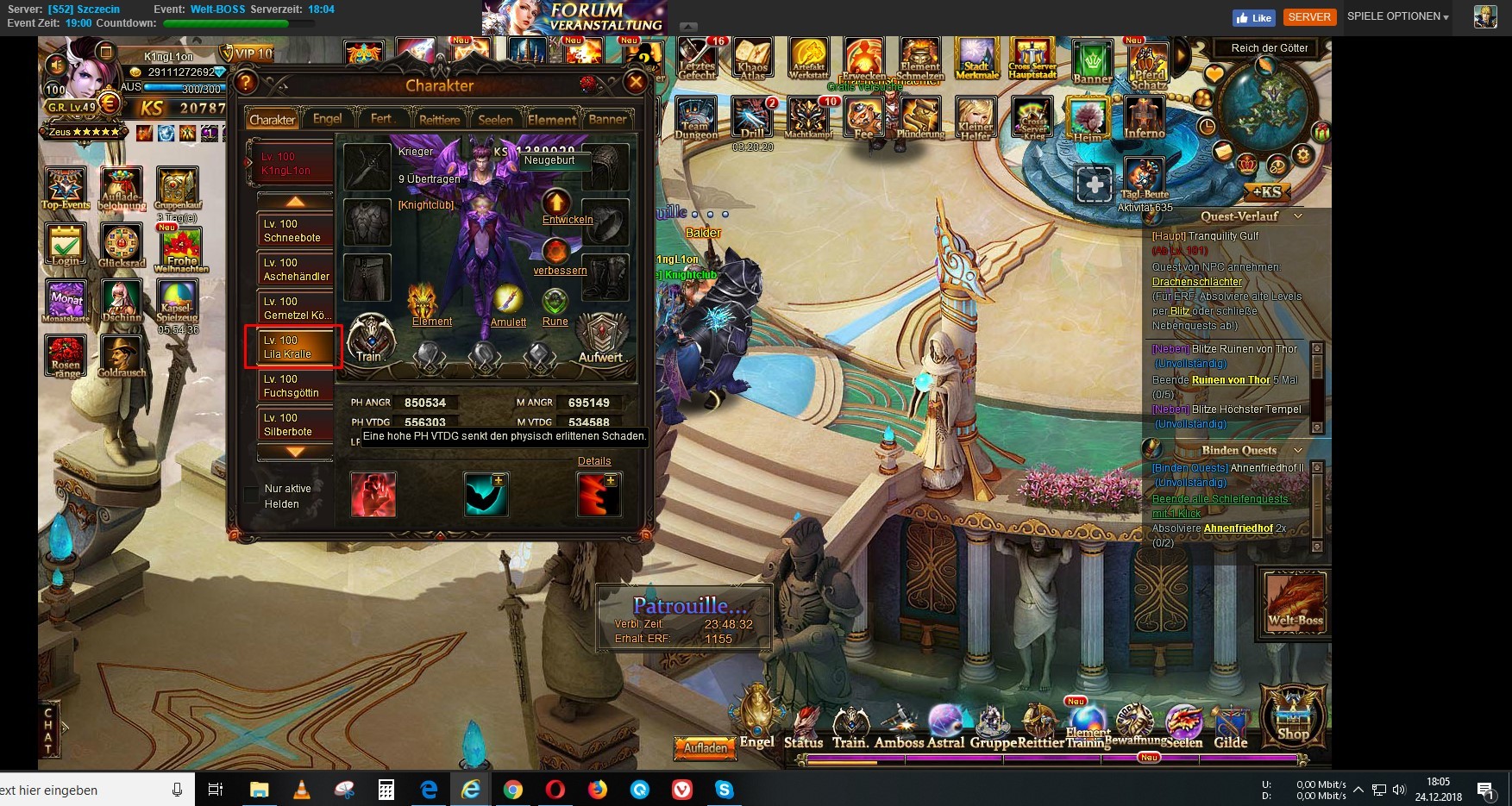Image resolution: width=1512 pixels, height=806 pixels.
Task: Toggle the Nur aktive Helden checkbox
Action: point(251,495)
